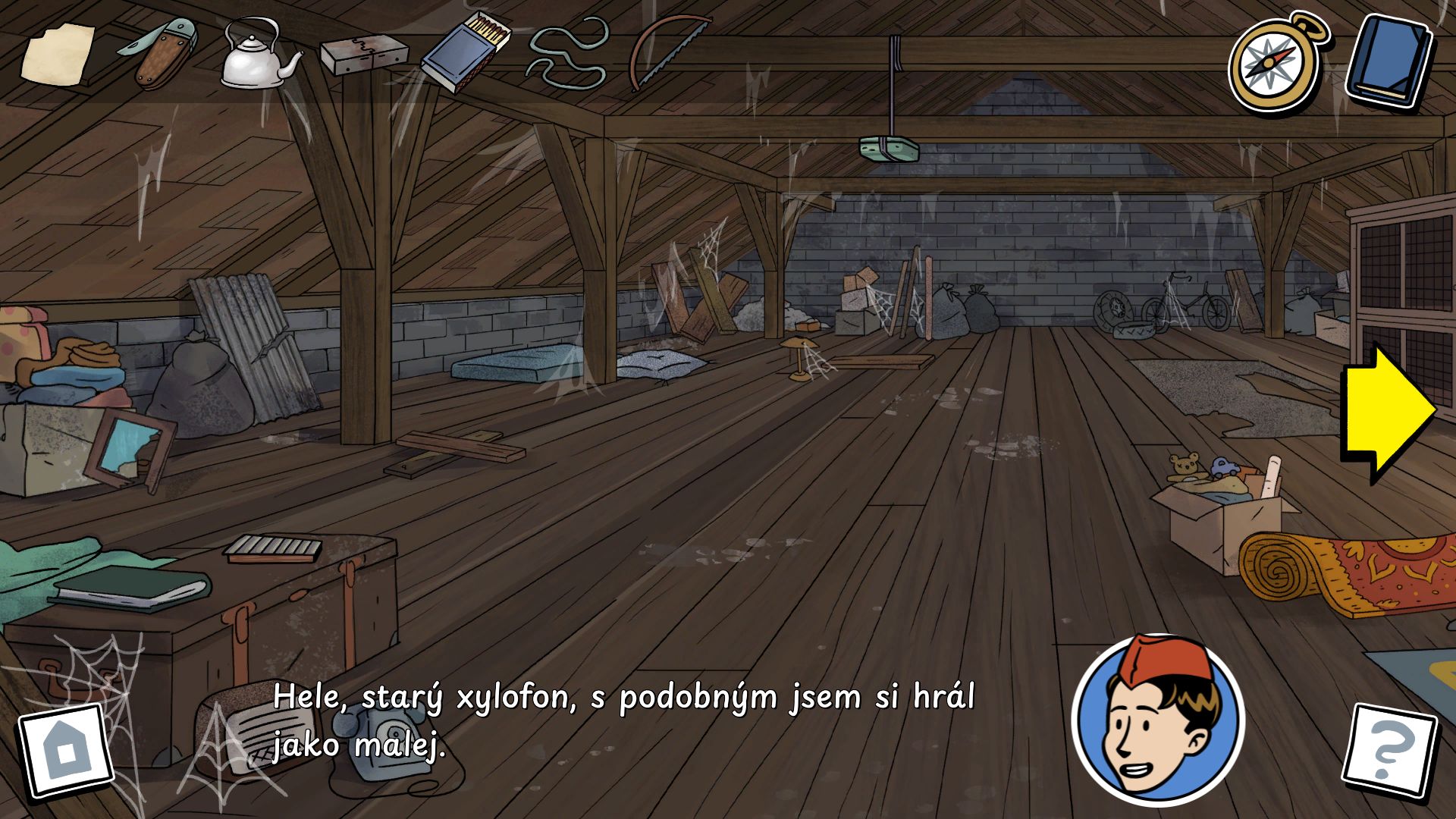Open the blue journal book
The width and height of the screenshot is (1456, 819).
tap(1389, 61)
